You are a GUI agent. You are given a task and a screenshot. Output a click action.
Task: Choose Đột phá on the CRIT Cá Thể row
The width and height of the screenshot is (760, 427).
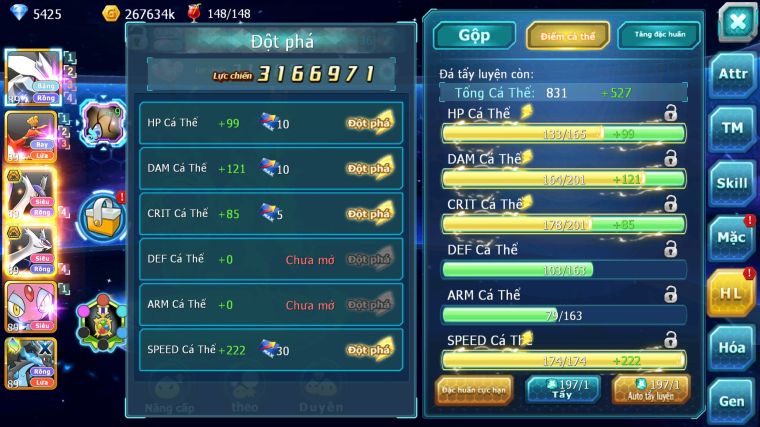click(369, 213)
